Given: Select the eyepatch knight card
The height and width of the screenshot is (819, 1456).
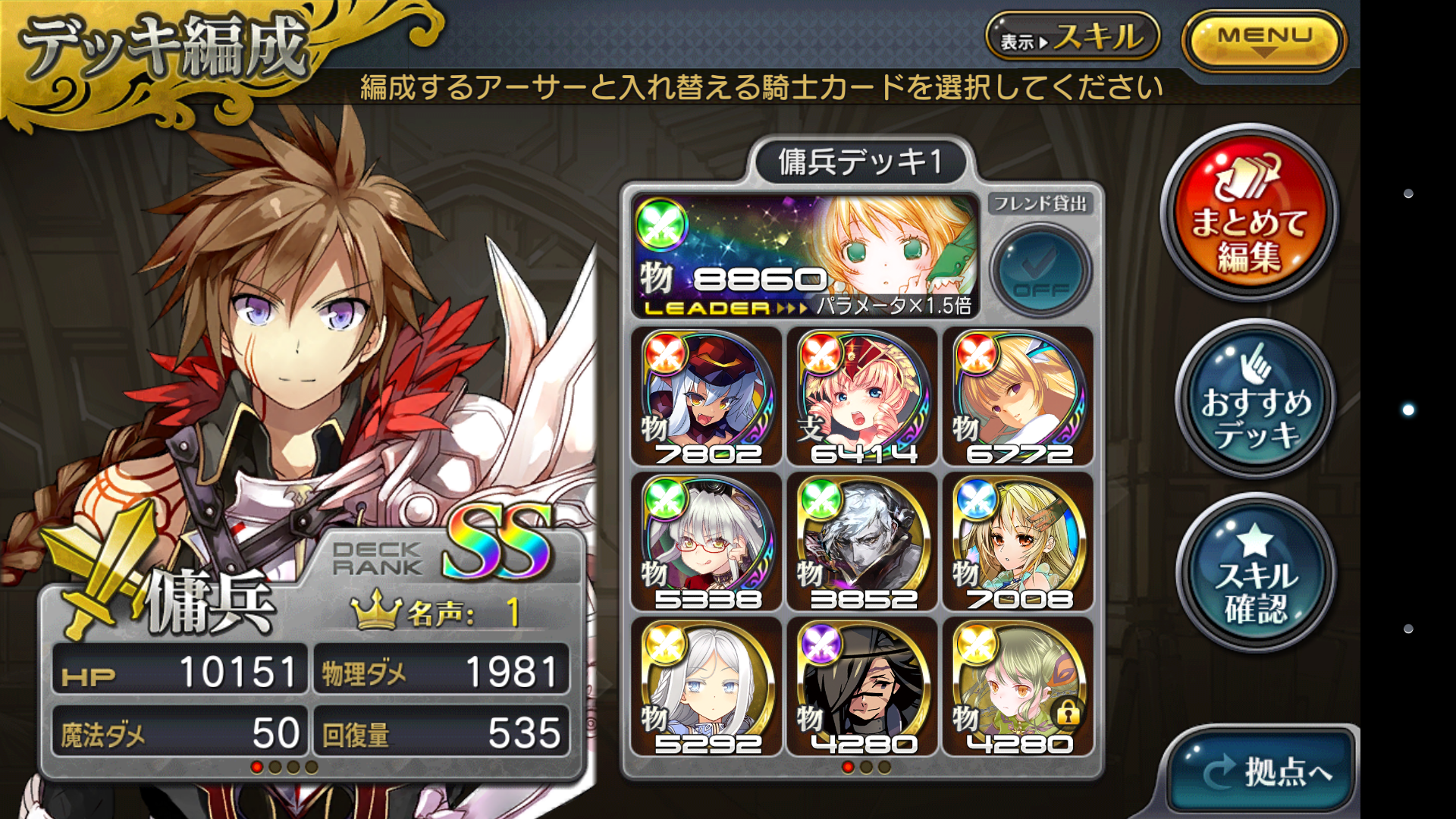Looking at the screenshot, I should tap(863, 687).
